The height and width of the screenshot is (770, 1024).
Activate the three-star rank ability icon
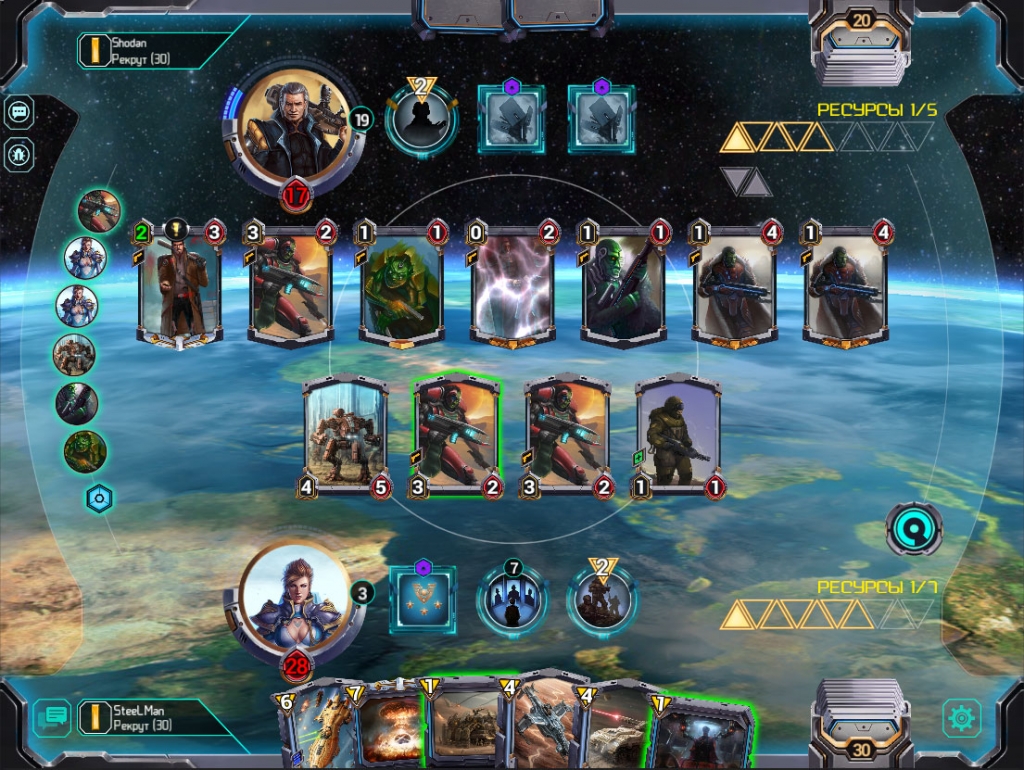422,599
